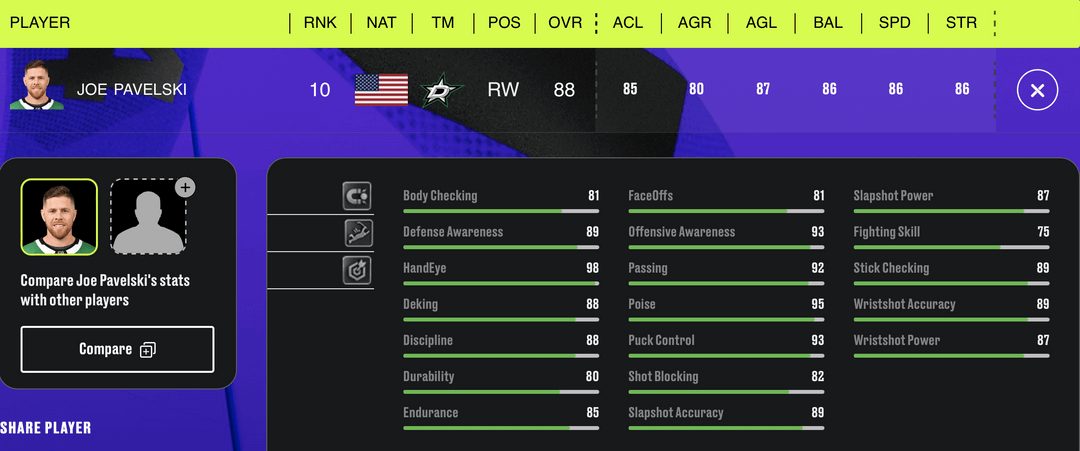Sort by the RNK column
This screenshot has height=451, width=1080.
pos(320,22)
